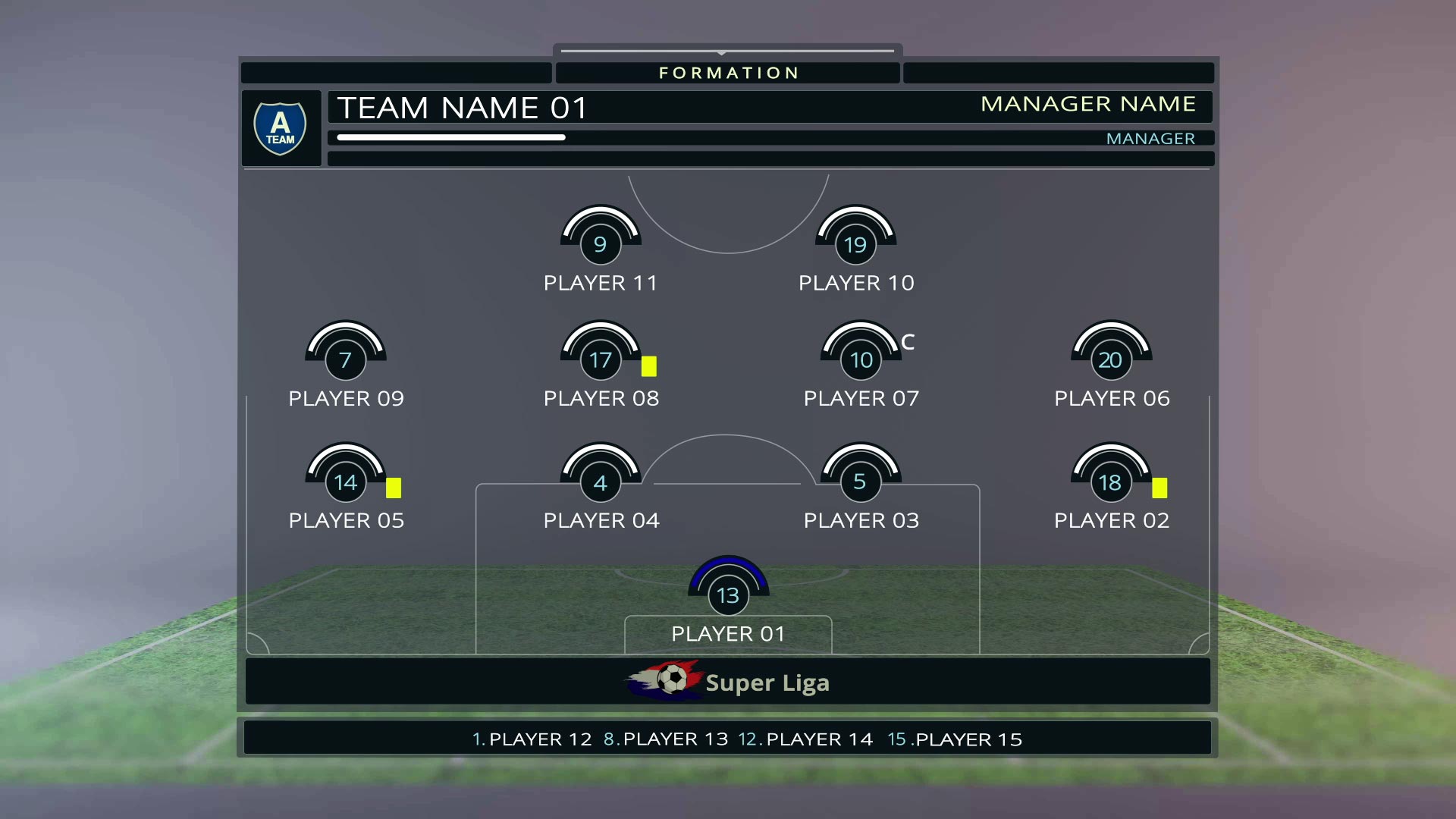Pick Player 08 wearing number 17
This screenshot has height=819, width=1456.
[601, 359]
